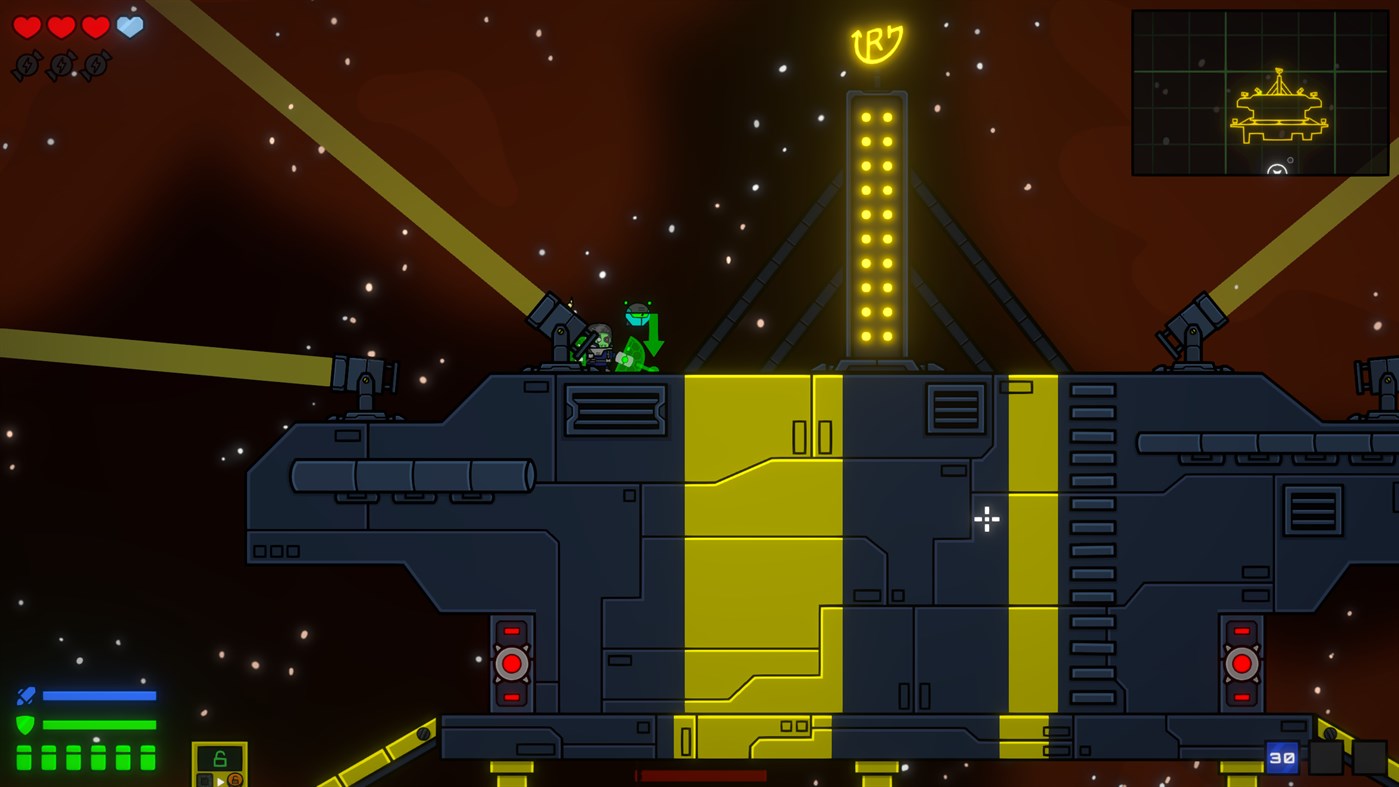Click the green open padlock icon

(219, 758)
